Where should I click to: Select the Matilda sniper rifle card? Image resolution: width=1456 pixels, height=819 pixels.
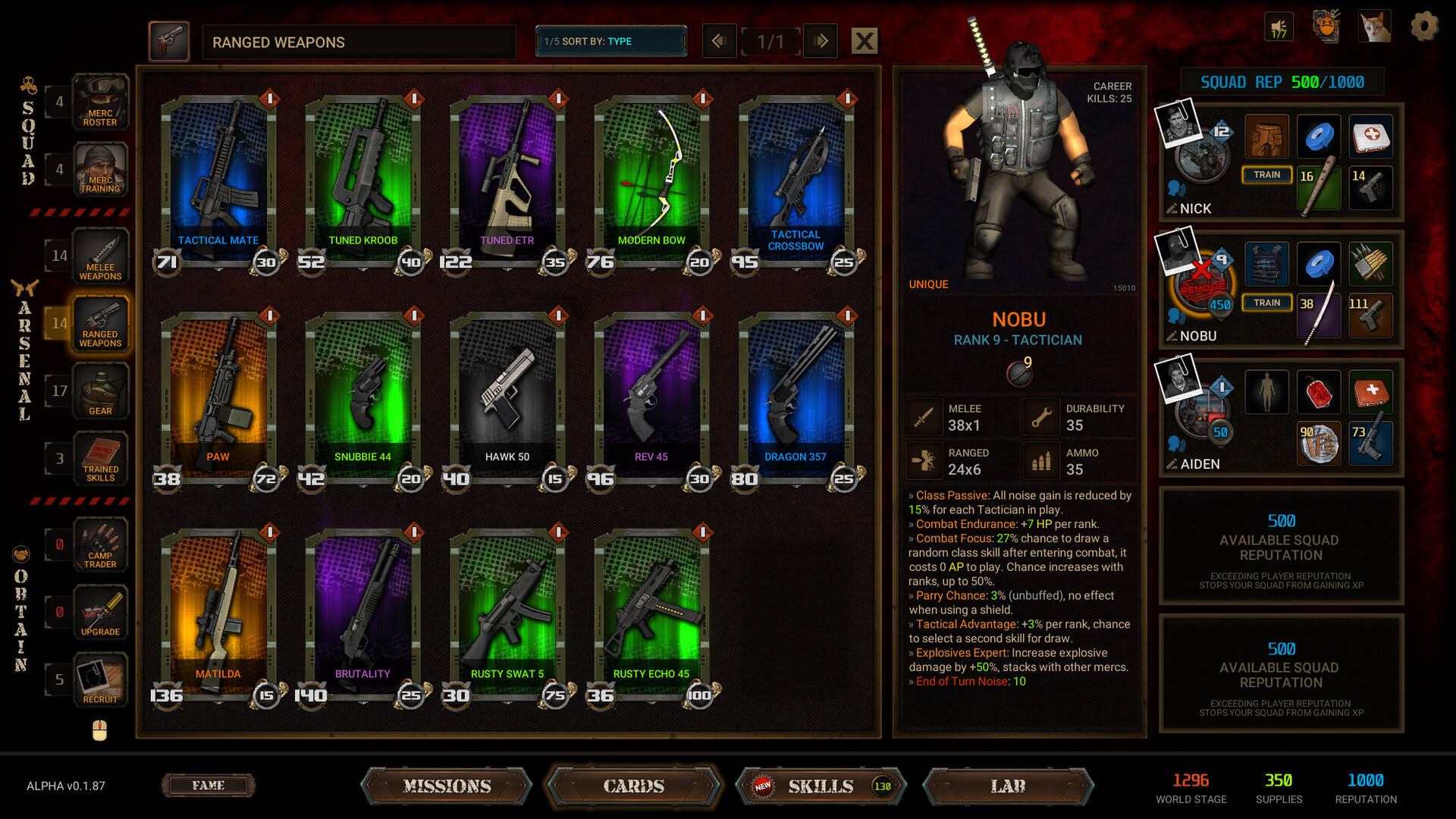[218, 612]
